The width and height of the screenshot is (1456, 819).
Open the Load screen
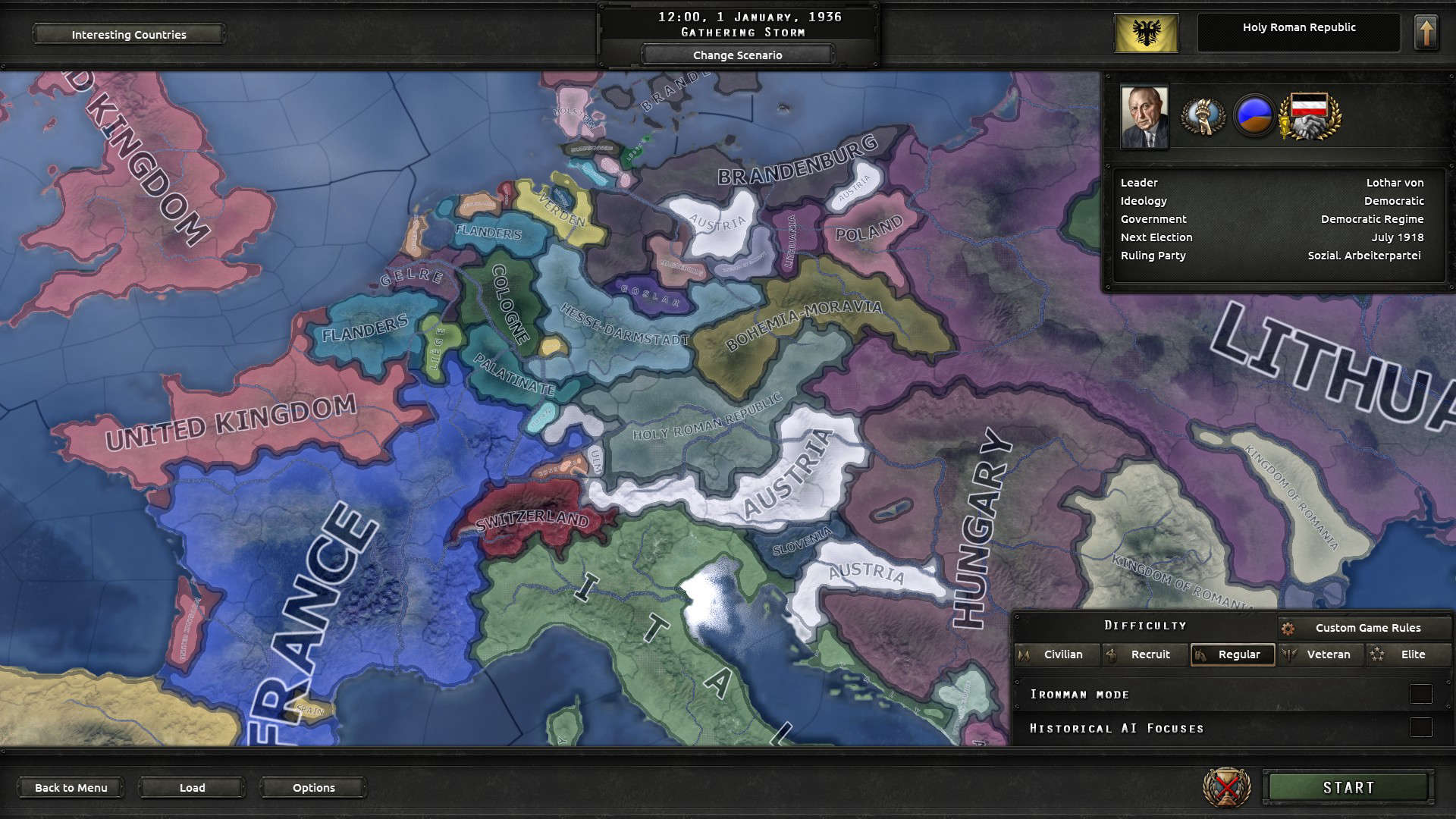[191, 788]
